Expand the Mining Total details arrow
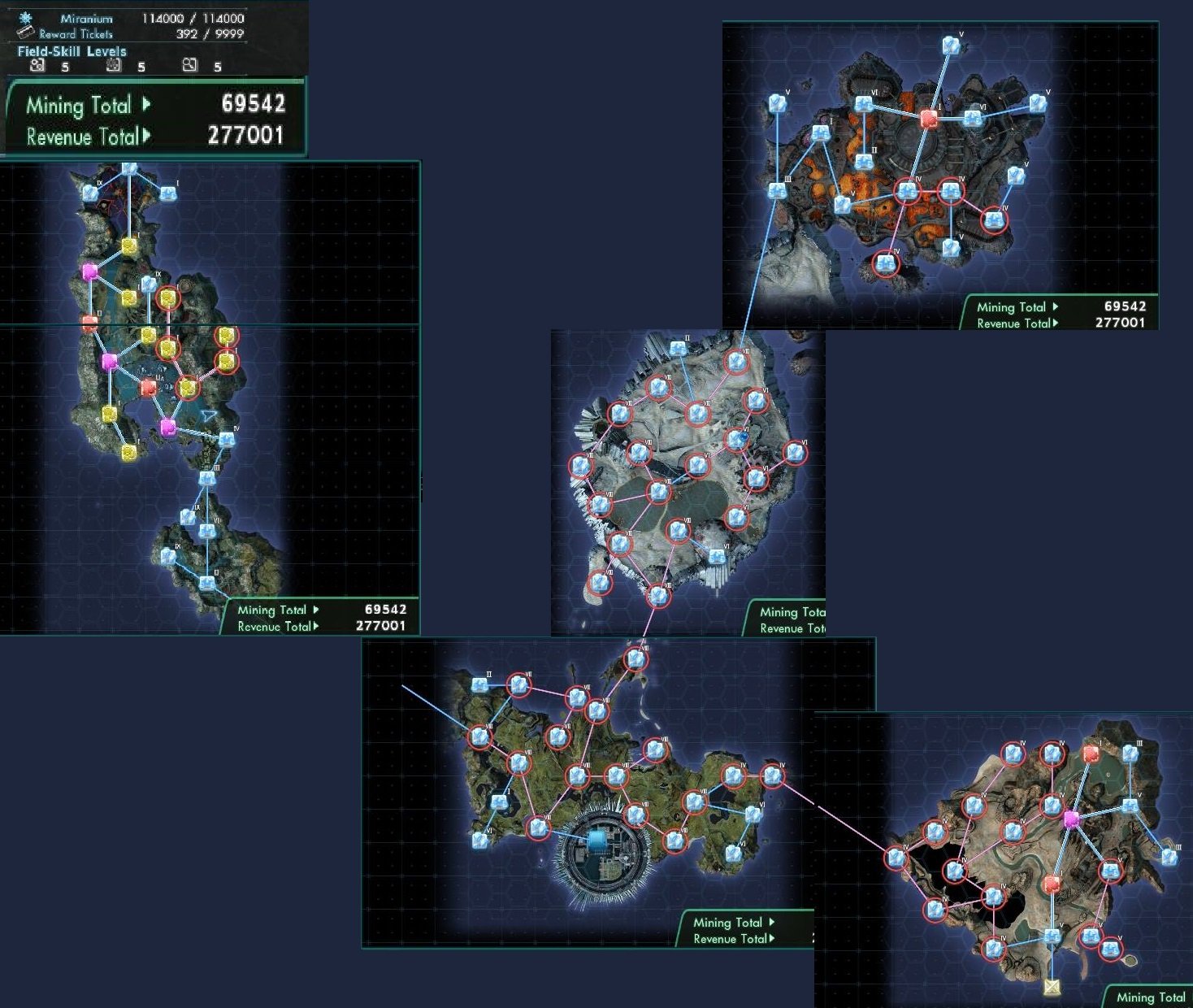 (146, 103)
